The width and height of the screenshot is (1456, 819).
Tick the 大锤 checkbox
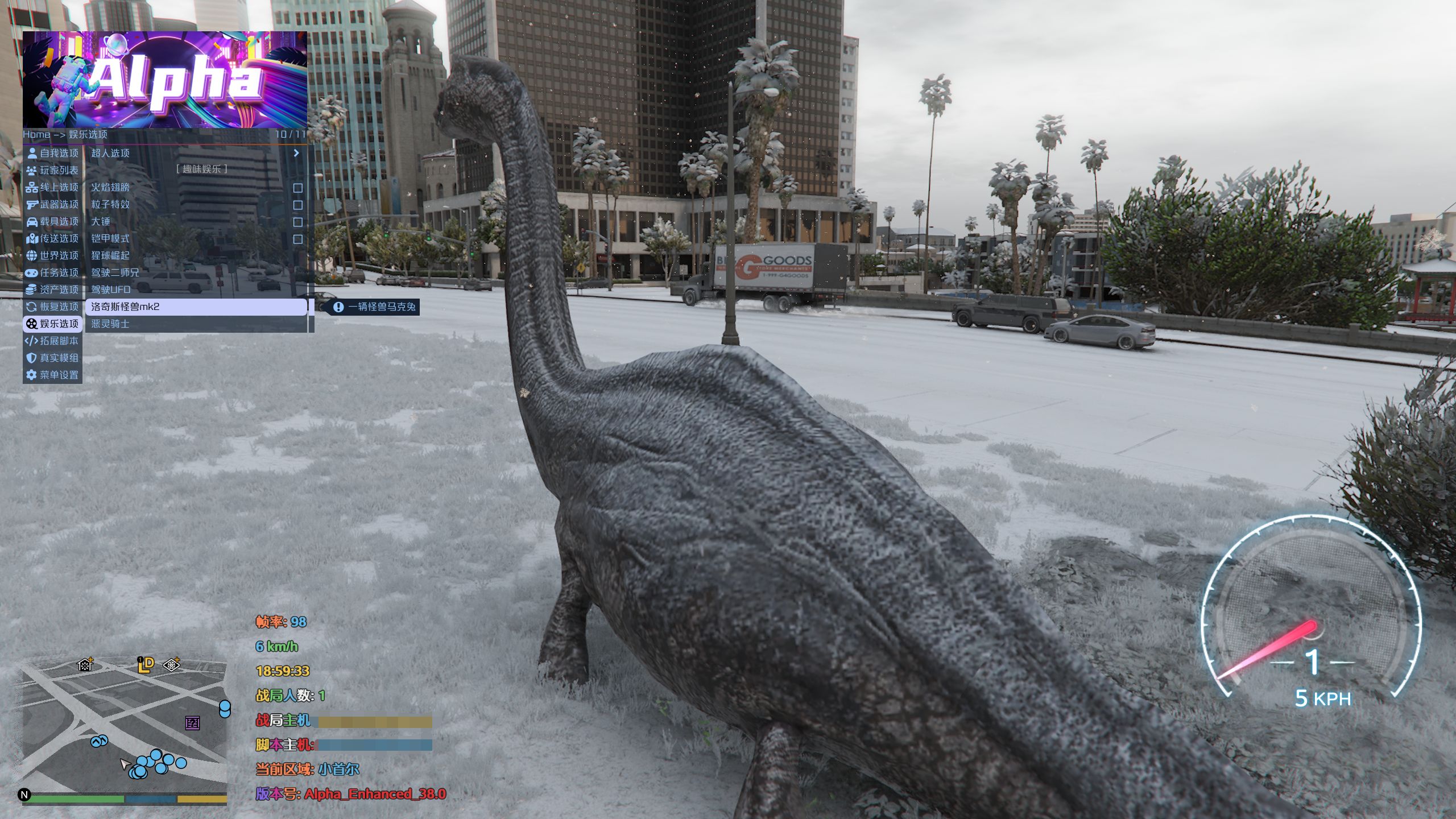point(297,222)
